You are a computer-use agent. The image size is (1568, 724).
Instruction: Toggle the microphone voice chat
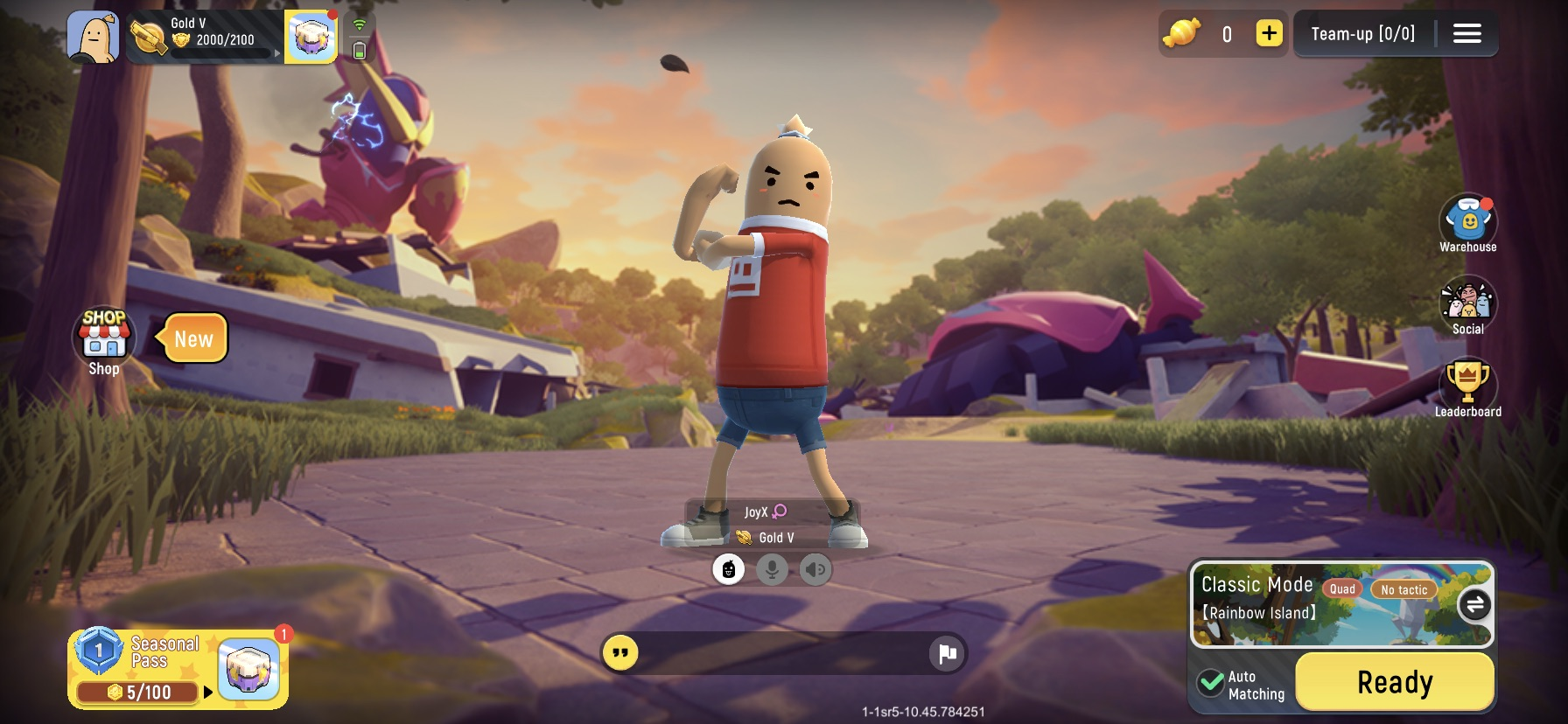[771, 569]
